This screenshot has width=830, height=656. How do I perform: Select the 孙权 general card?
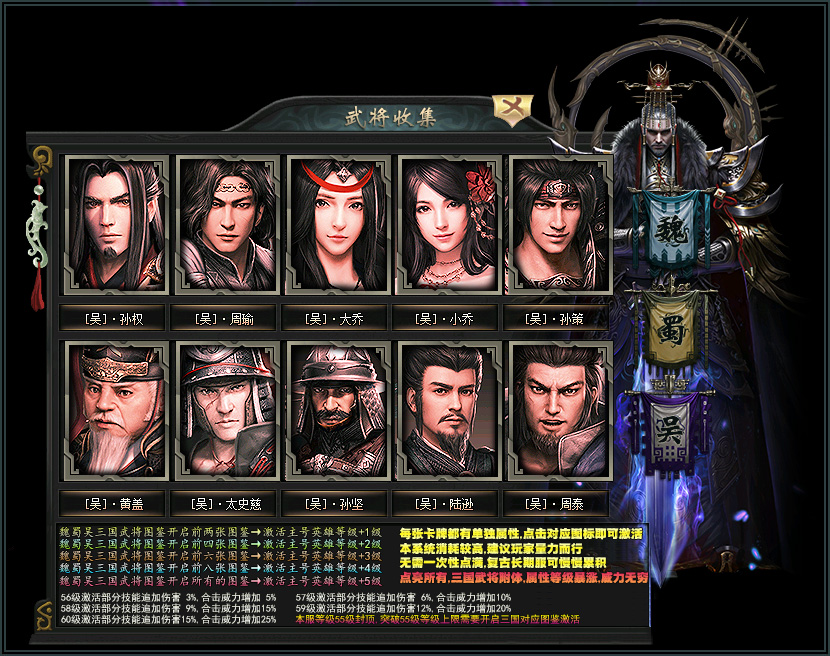click(114, 224)
